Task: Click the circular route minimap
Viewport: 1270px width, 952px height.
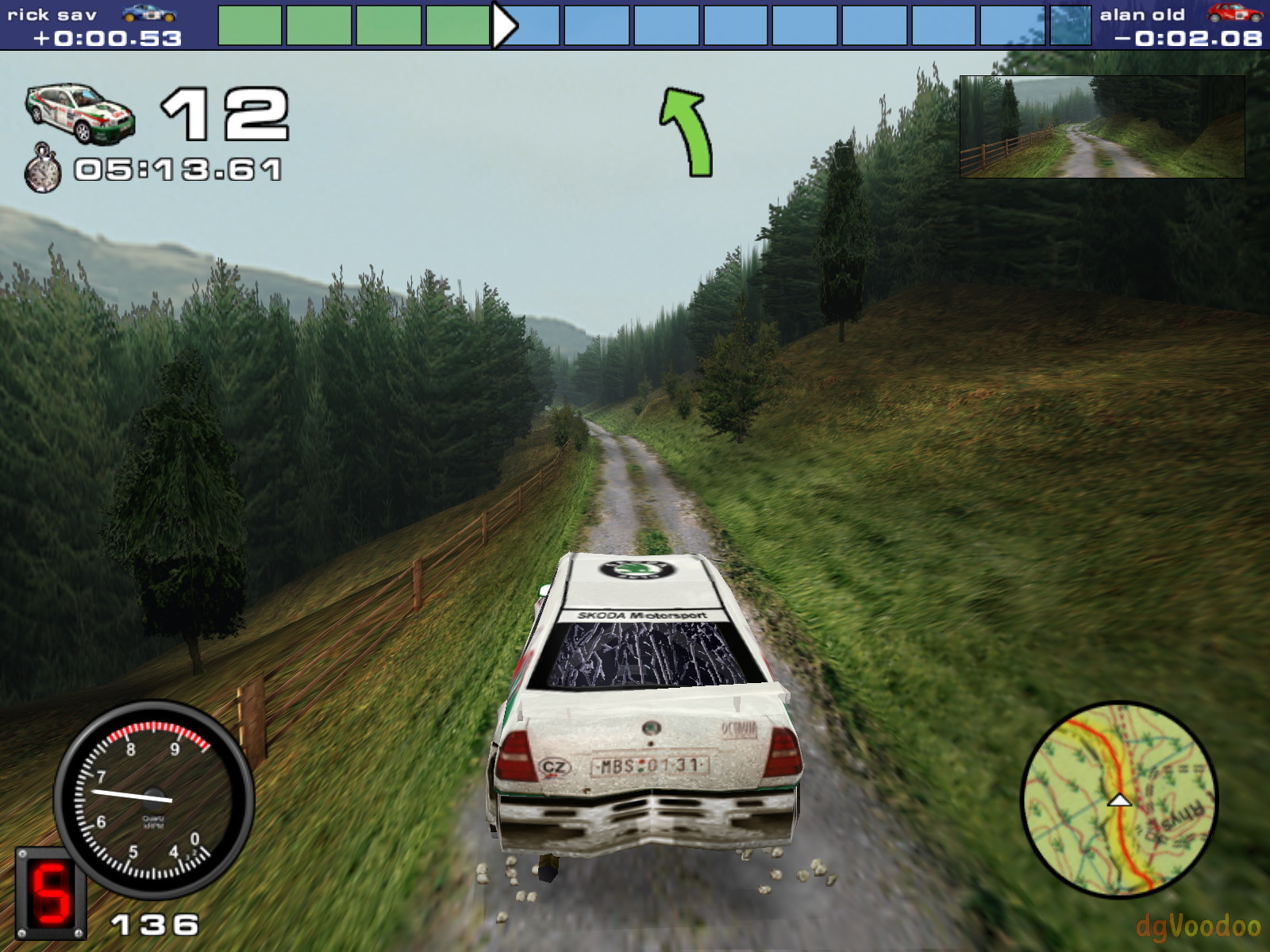Action: [x=1118, y=800]
